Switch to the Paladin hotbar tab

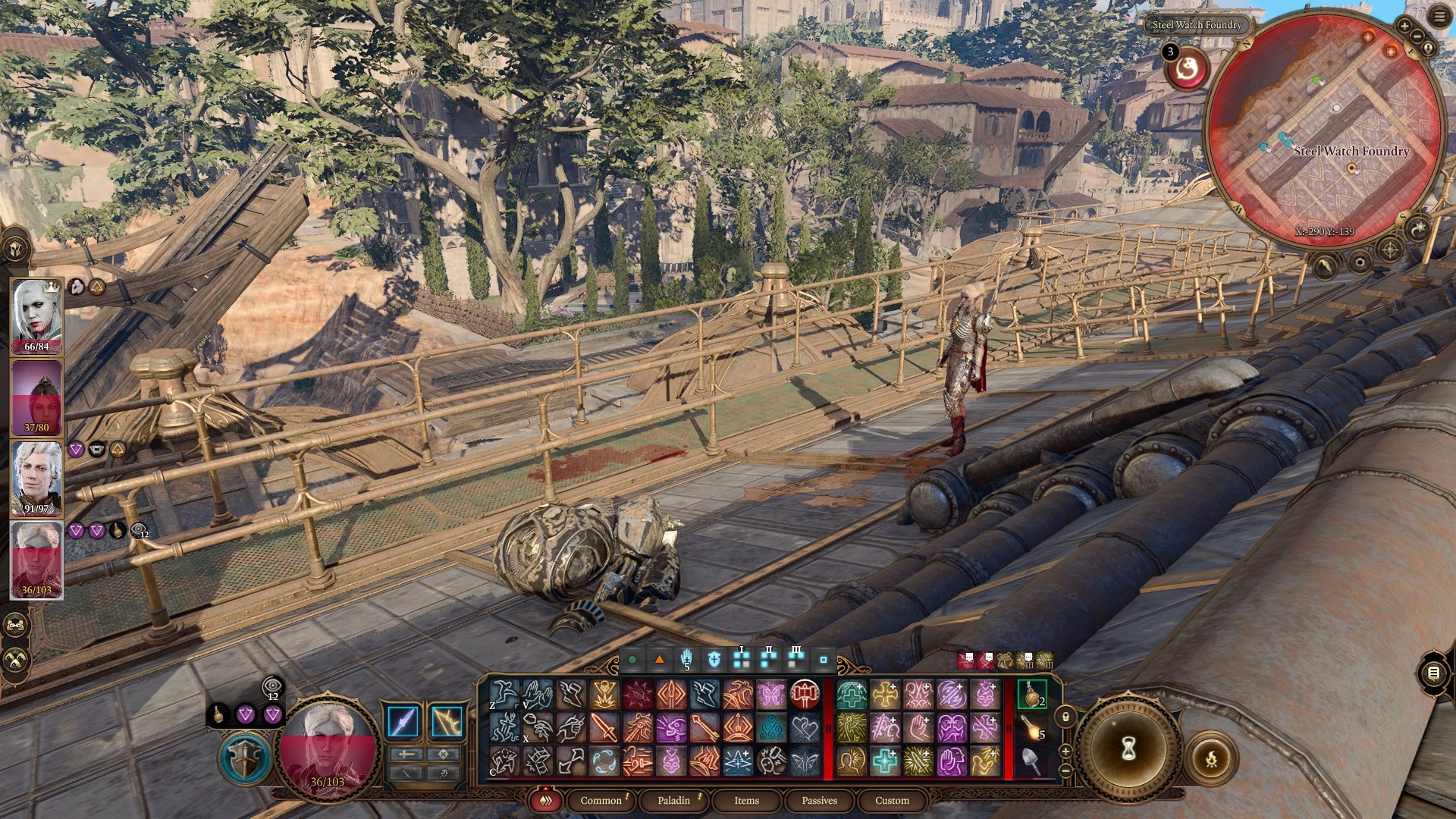(673, 800)
